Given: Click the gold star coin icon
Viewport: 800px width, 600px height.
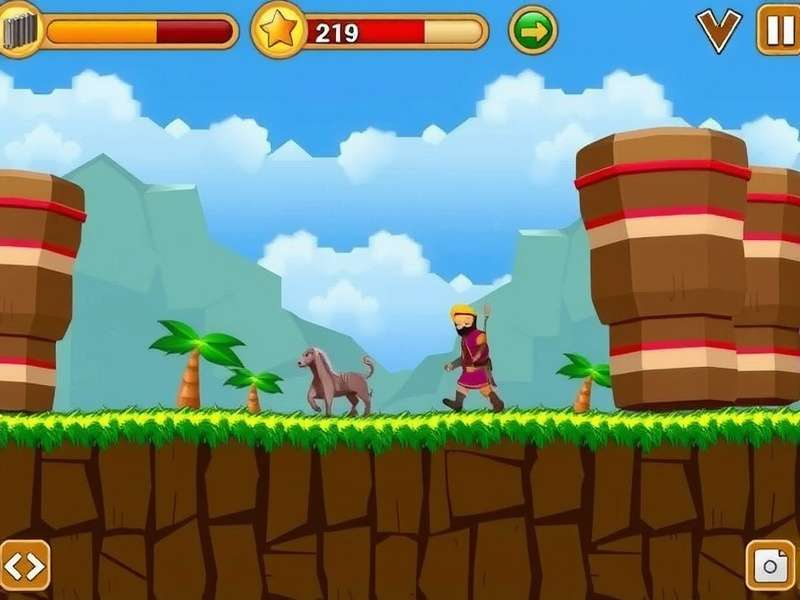Looking at the screenshot, I should pyautogui.click(x=277, y=30).
